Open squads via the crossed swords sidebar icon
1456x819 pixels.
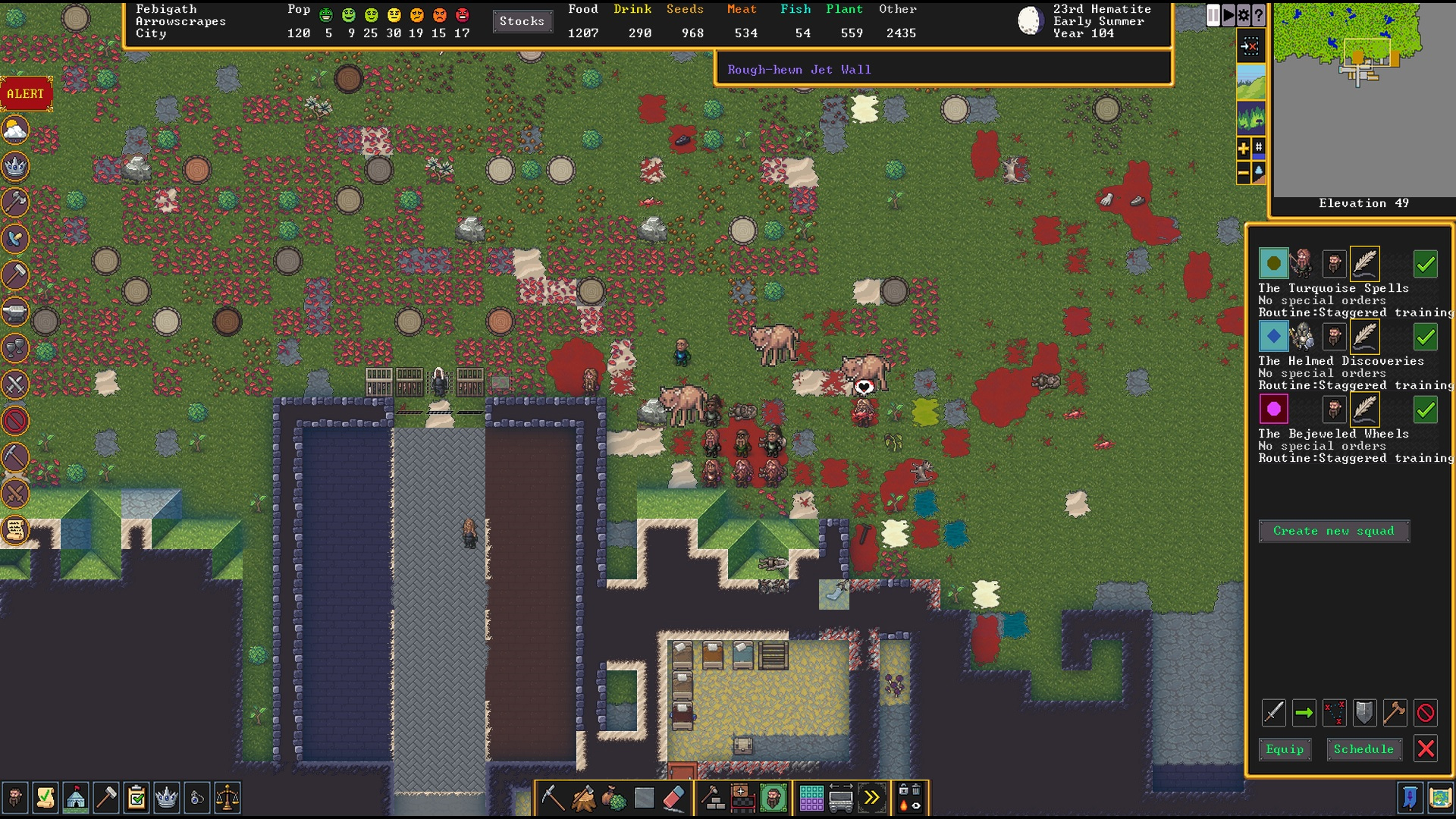click(14, 384)
